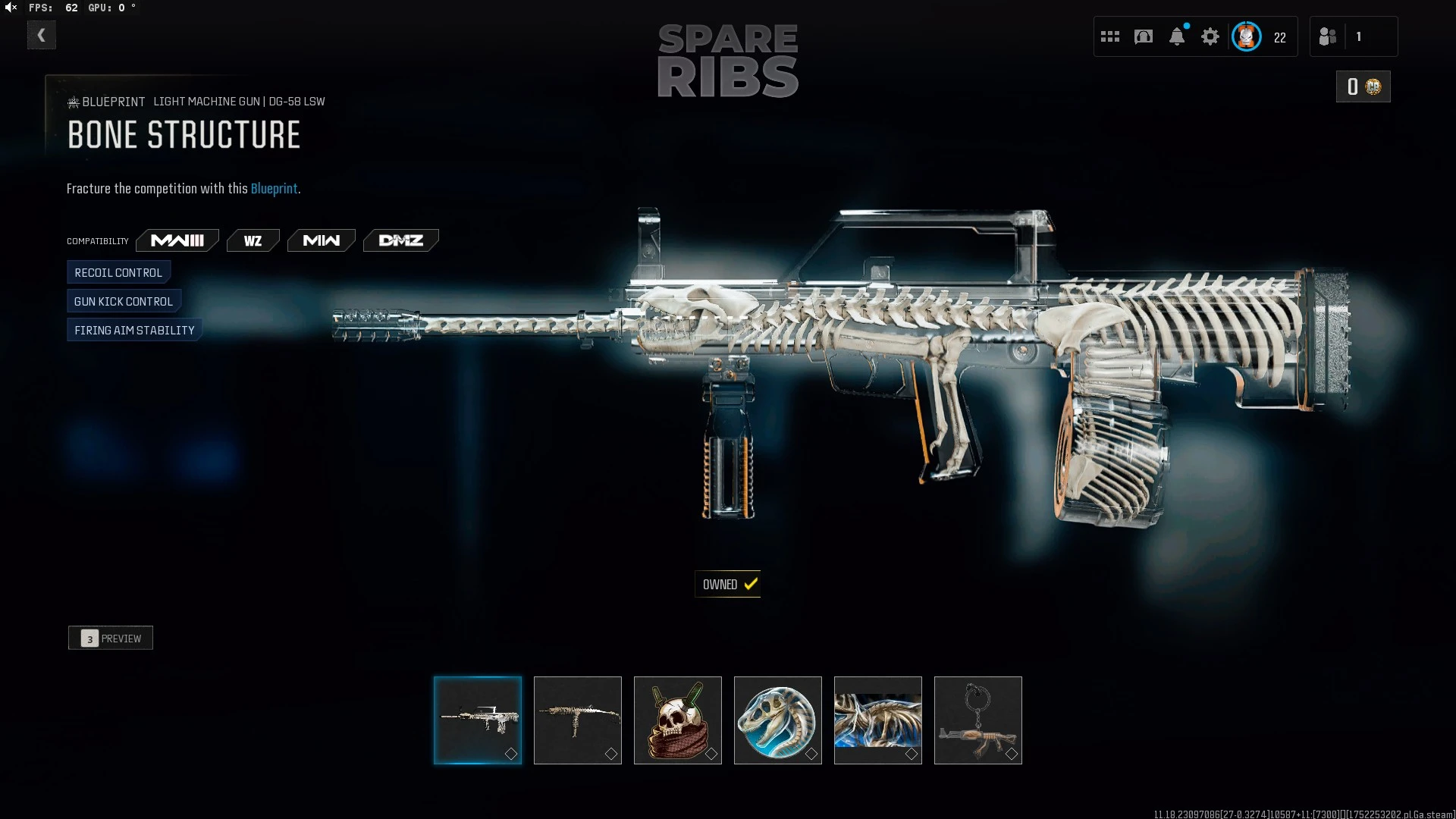Screen dimensions: 1456x819
Task: Open the notifications bell
Action: pos(1177,36)
